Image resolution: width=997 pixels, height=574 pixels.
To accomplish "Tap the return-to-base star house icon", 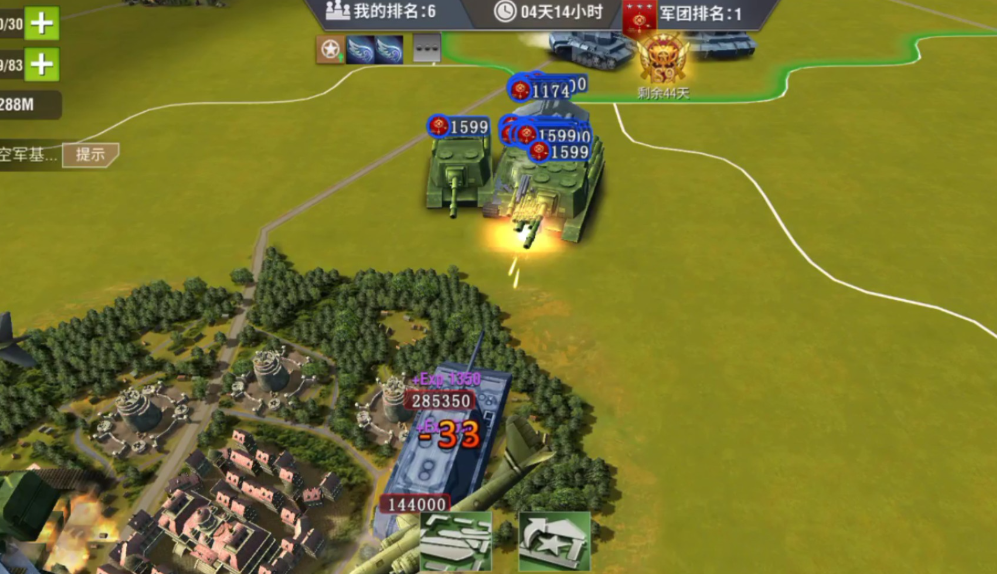I will click(554, 540).
